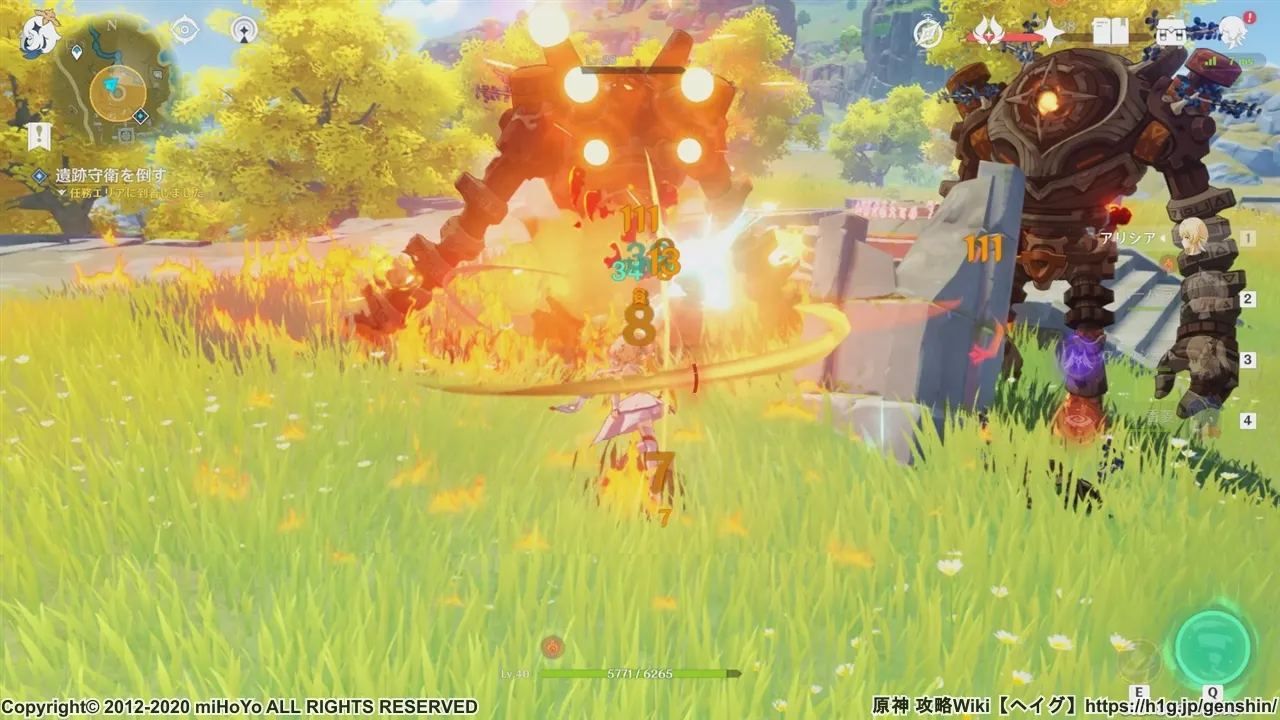Click the compass icon in the top bar

[928, 33]
